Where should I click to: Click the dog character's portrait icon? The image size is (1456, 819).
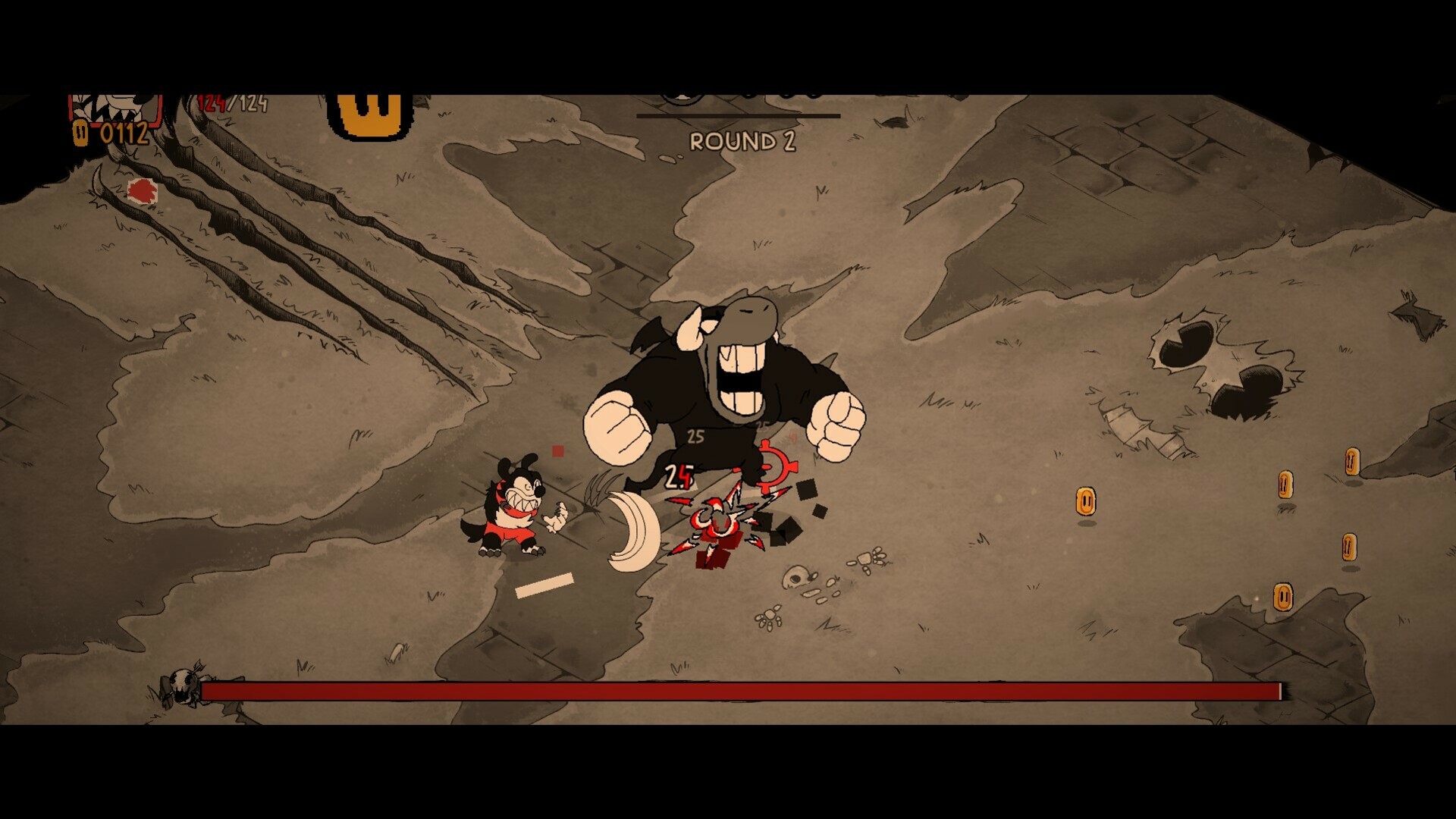pos(114,106)
